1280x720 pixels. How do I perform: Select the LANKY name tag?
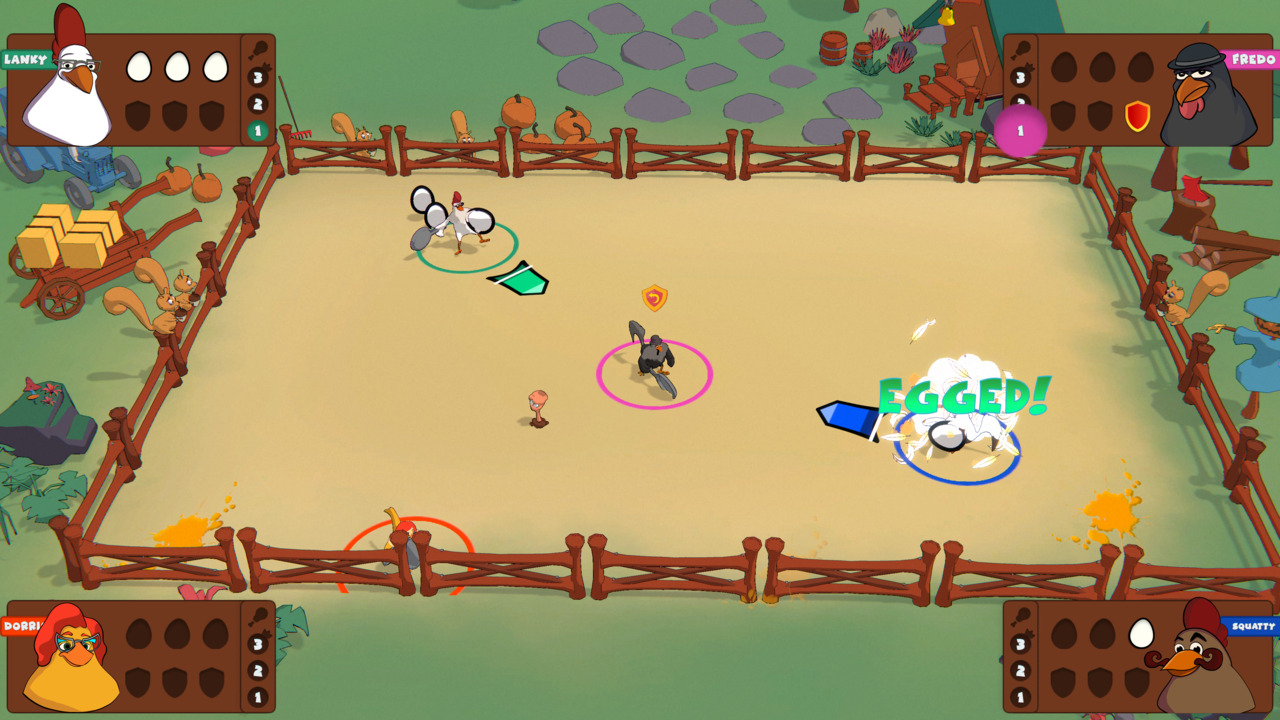click(x=25, y=58)
